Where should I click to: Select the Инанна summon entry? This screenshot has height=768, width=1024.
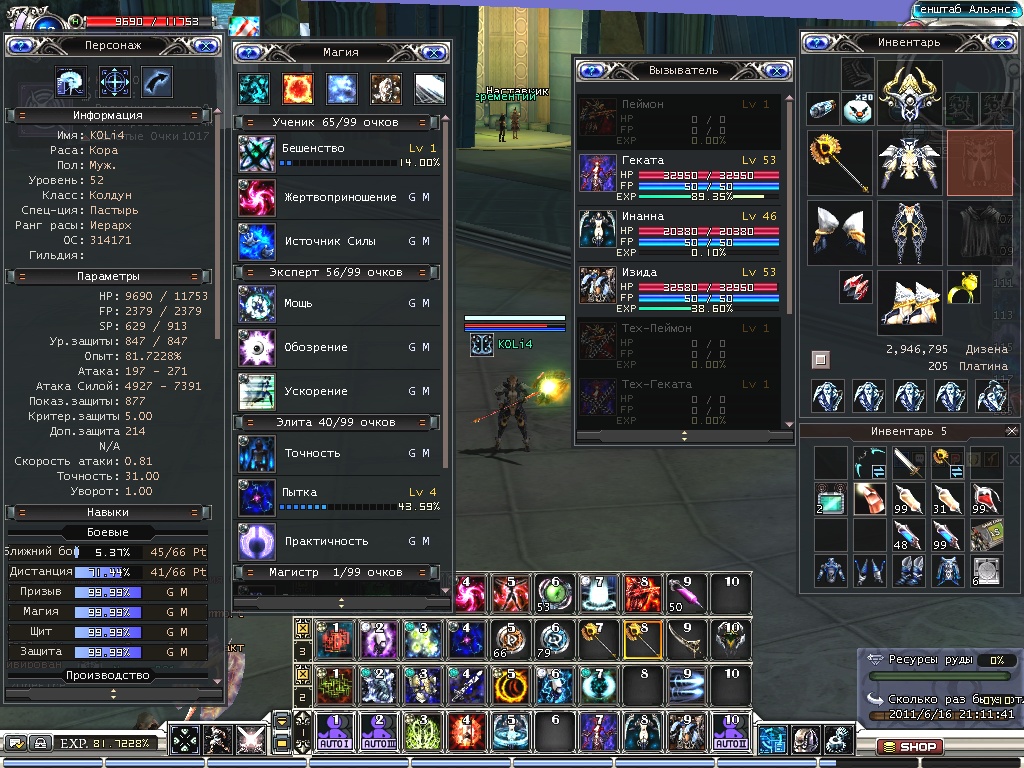click(x=679, y=228)
